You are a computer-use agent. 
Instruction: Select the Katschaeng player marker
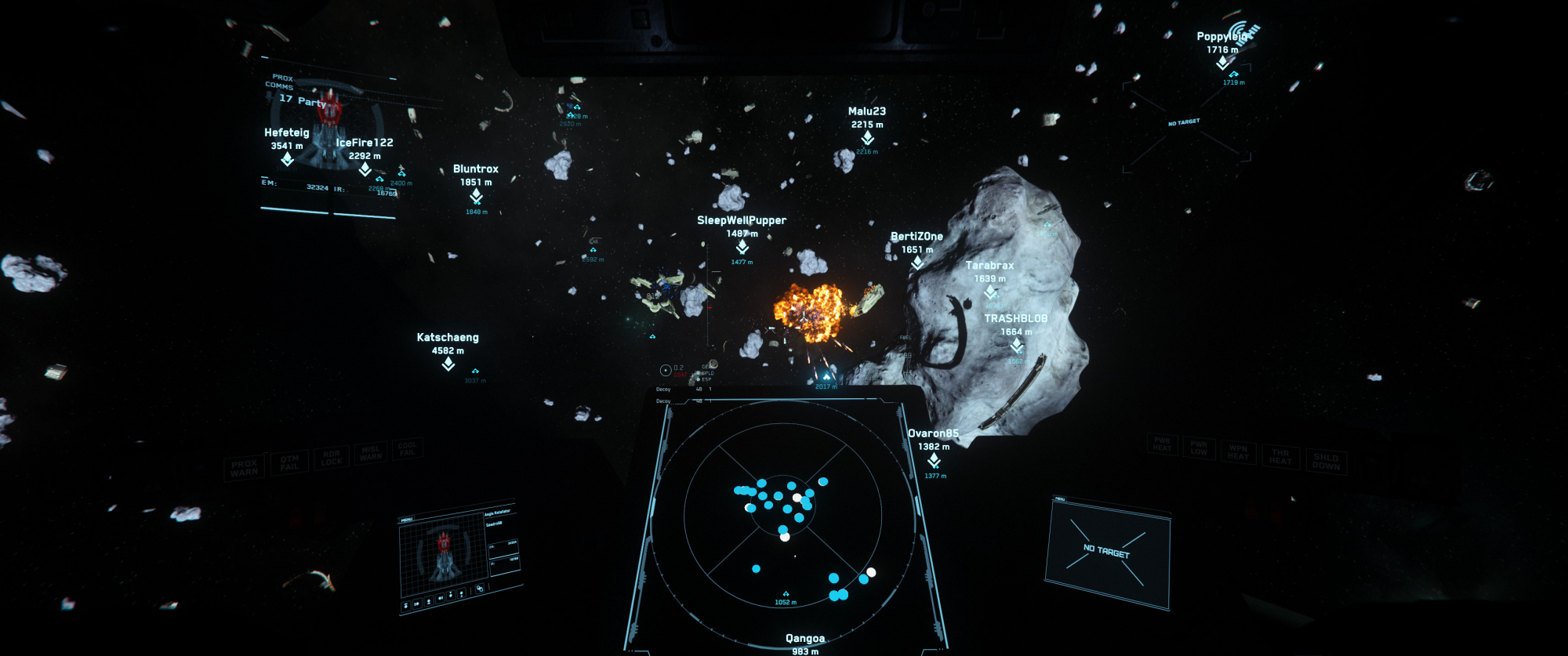[448, 364]
